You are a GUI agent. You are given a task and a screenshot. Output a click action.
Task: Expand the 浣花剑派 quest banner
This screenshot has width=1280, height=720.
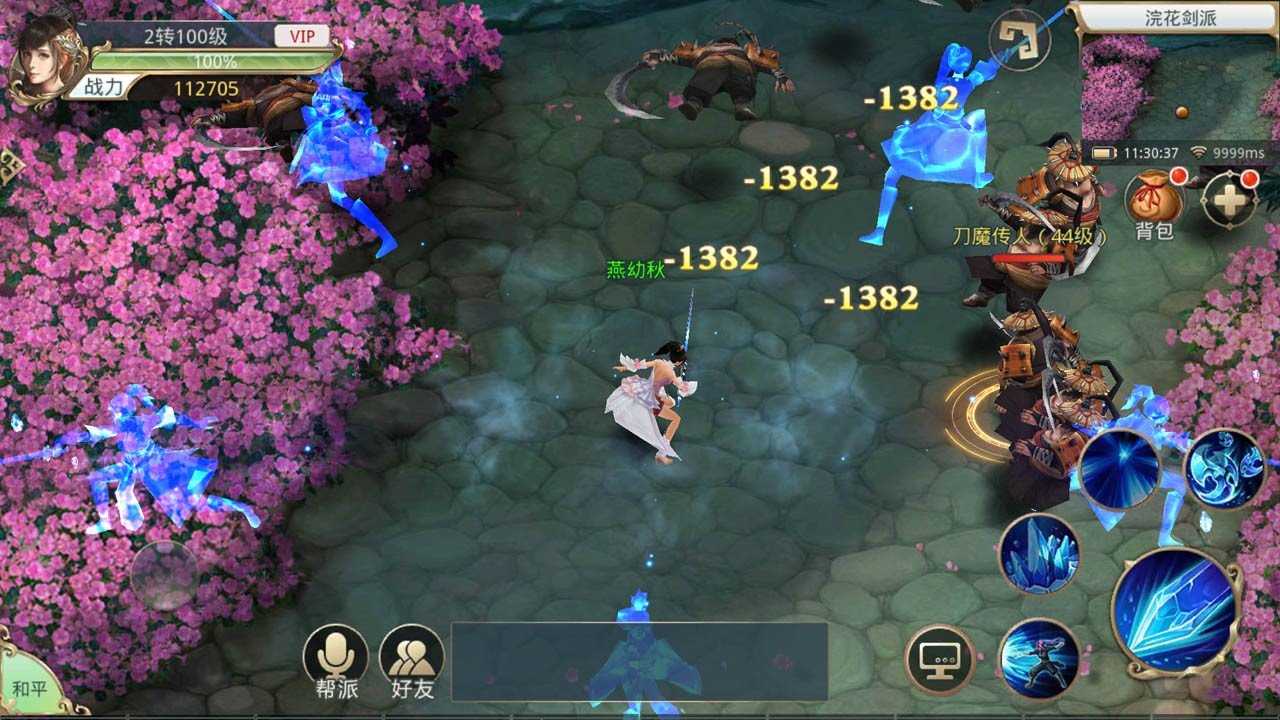click(1180, 15)
